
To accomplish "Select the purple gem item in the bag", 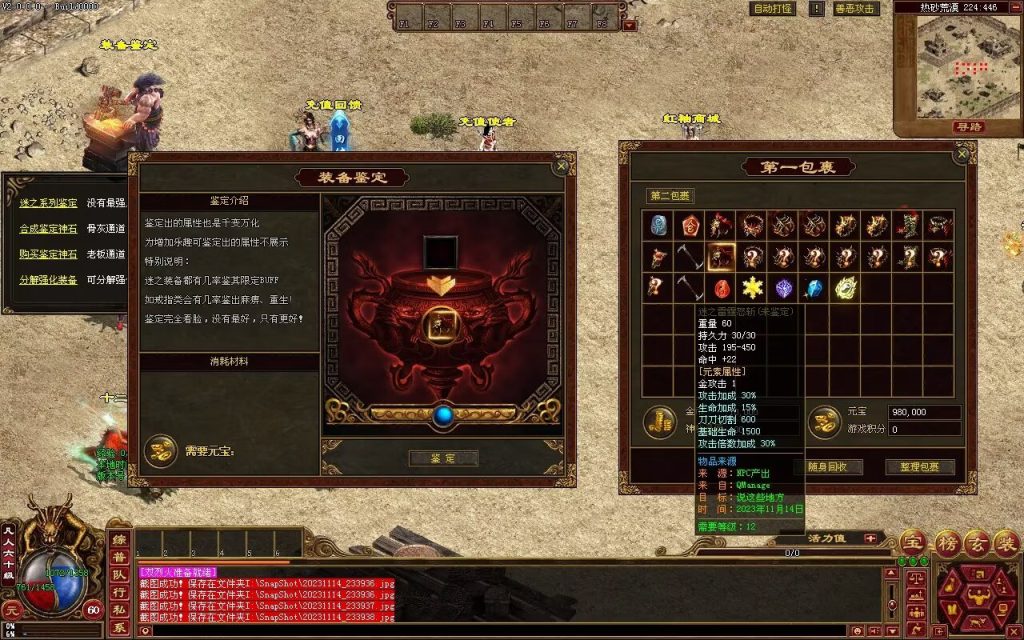I will (784, 288).
